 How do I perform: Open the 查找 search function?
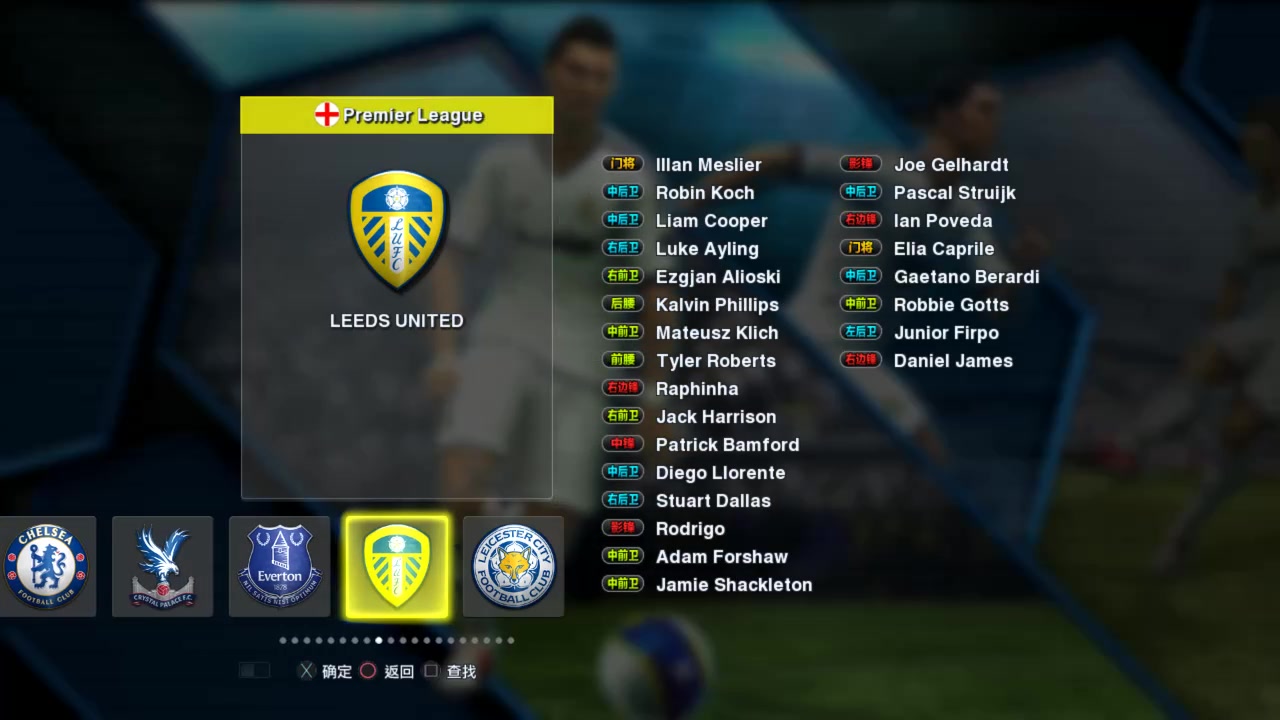click(460, 671)
